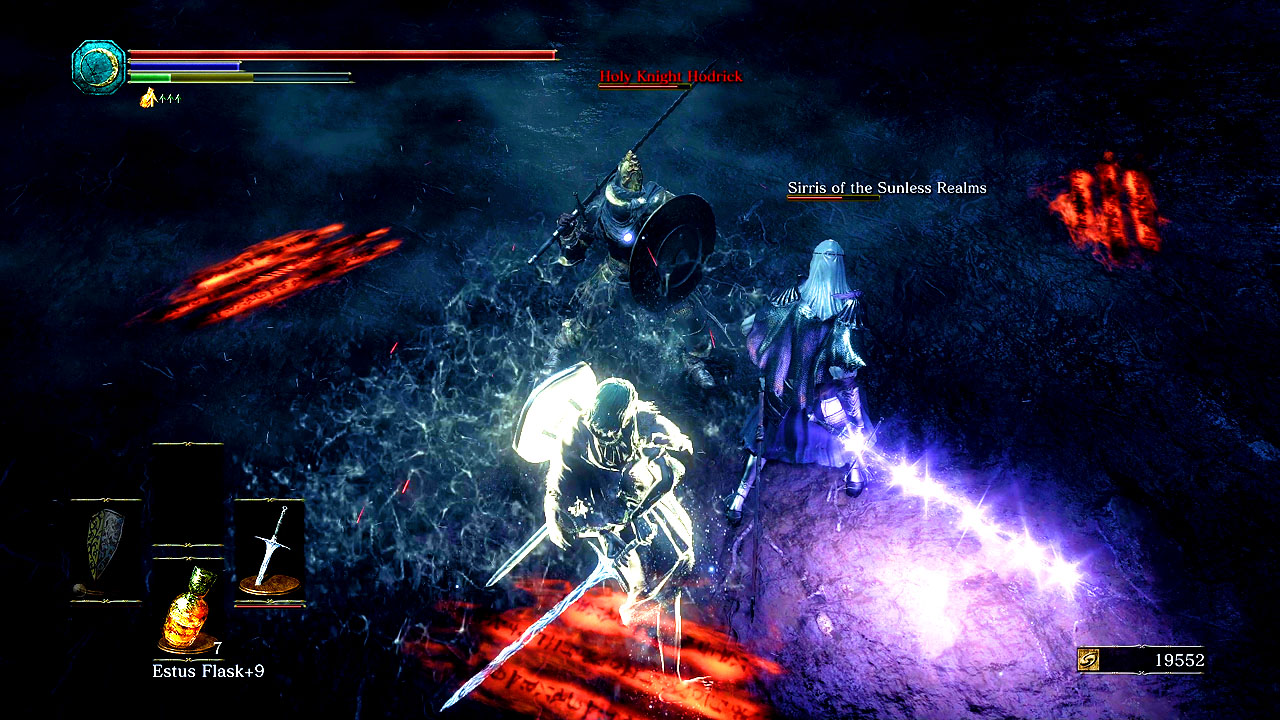Viewport: 1280px width, 720px height.
Task: Select the Estus Flask+9 item slot
Action: [x=188, y=610]
